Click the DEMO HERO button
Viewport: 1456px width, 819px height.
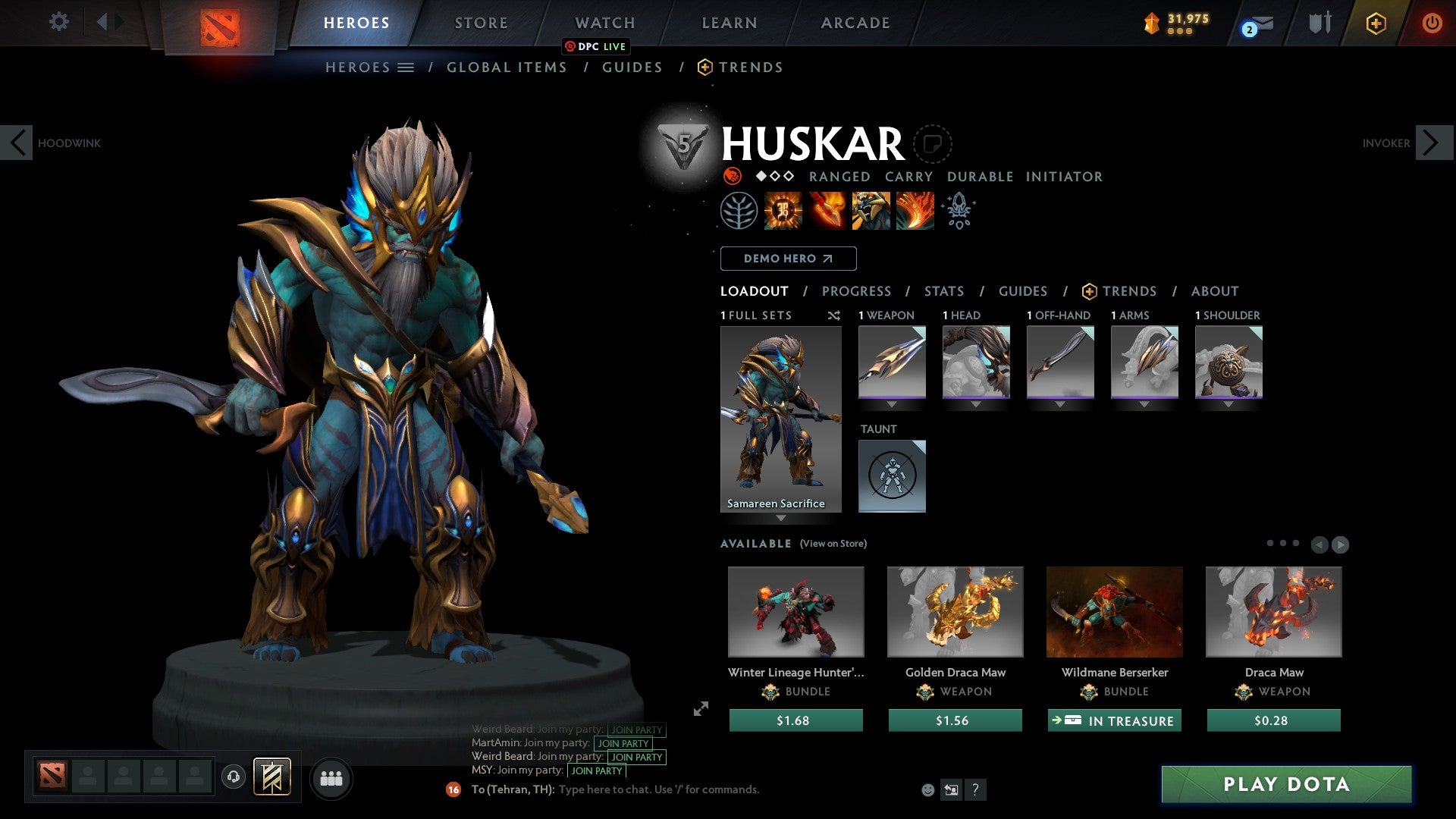(788, 259)
